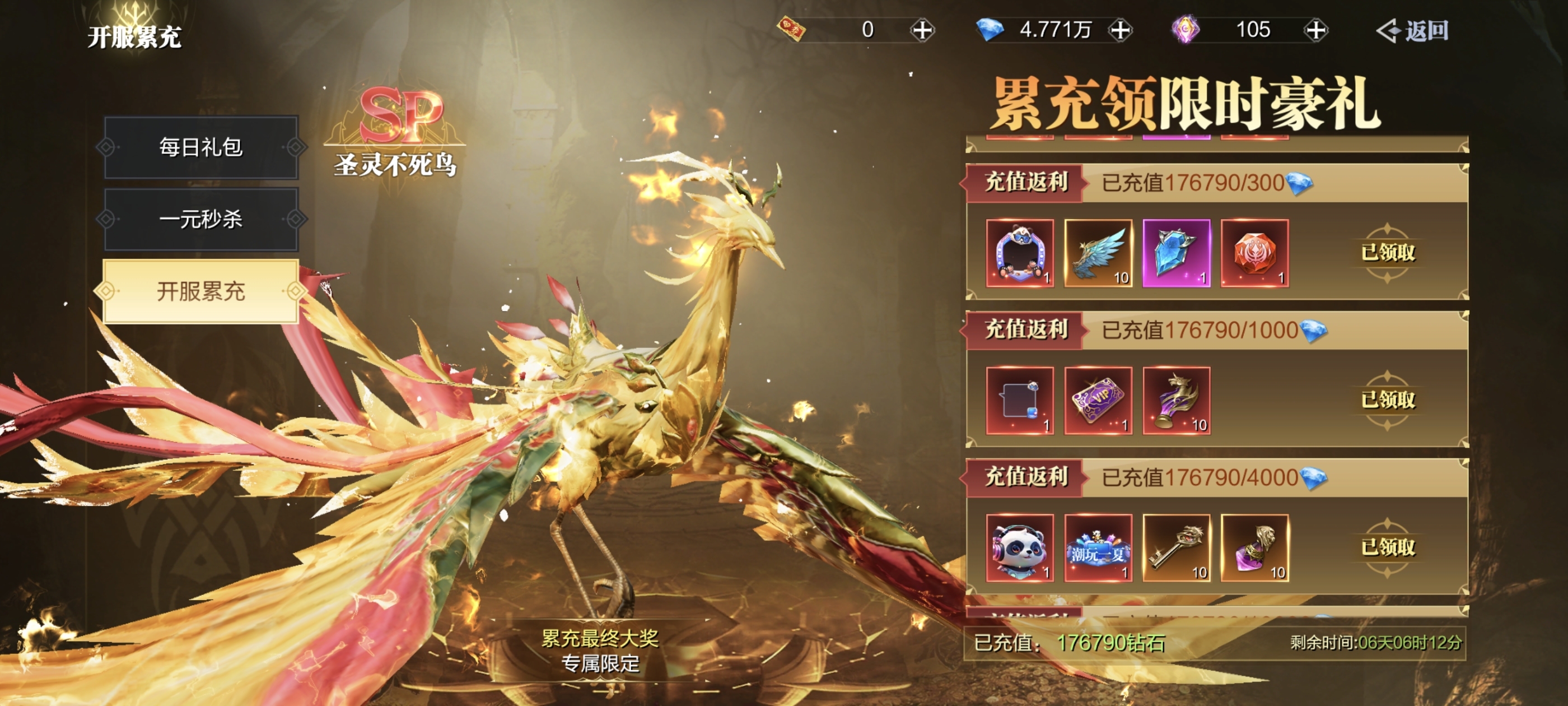Select the 开服累充 tab
The image size is (1568, 706).
pyautogui.click(x=201, y=291)
